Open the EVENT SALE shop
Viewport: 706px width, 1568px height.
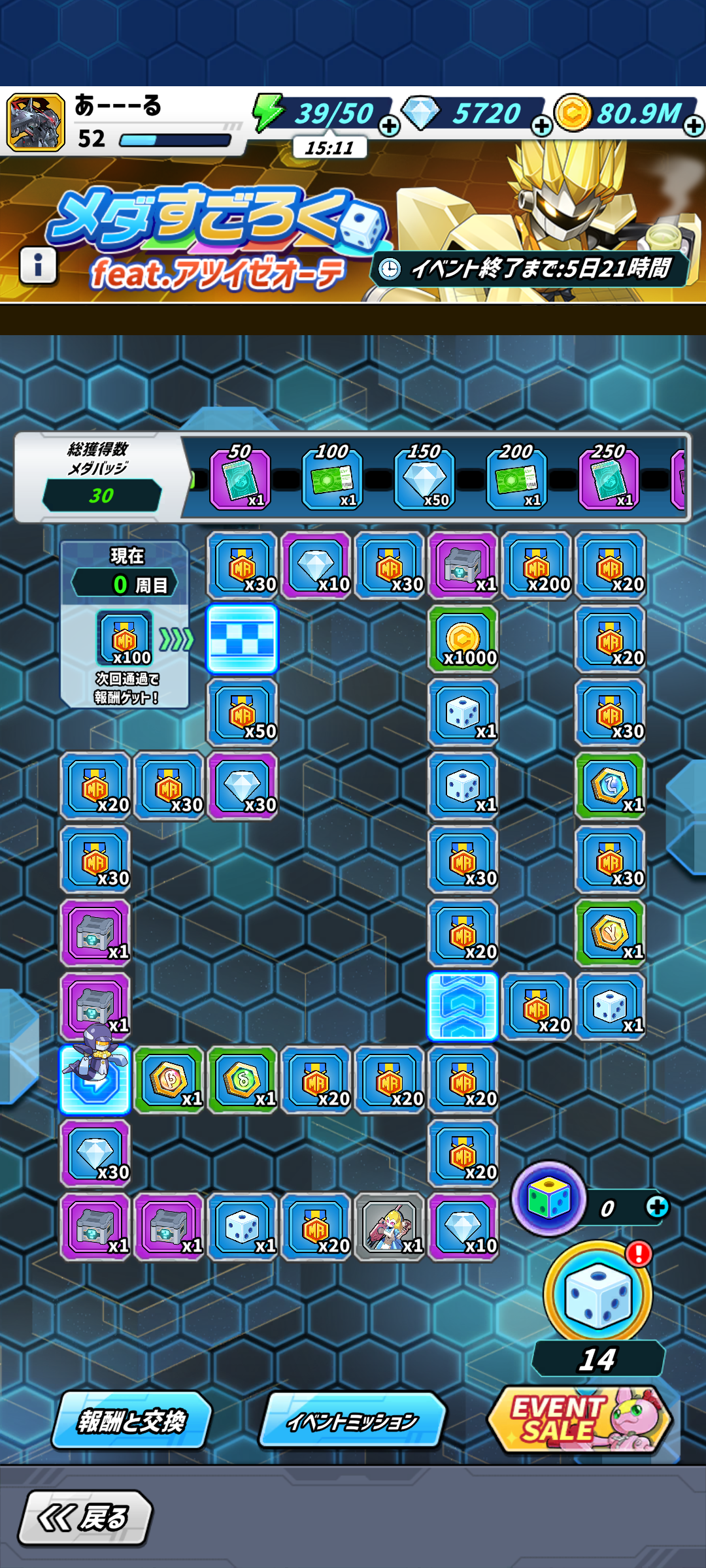[x=579, y=1419]
